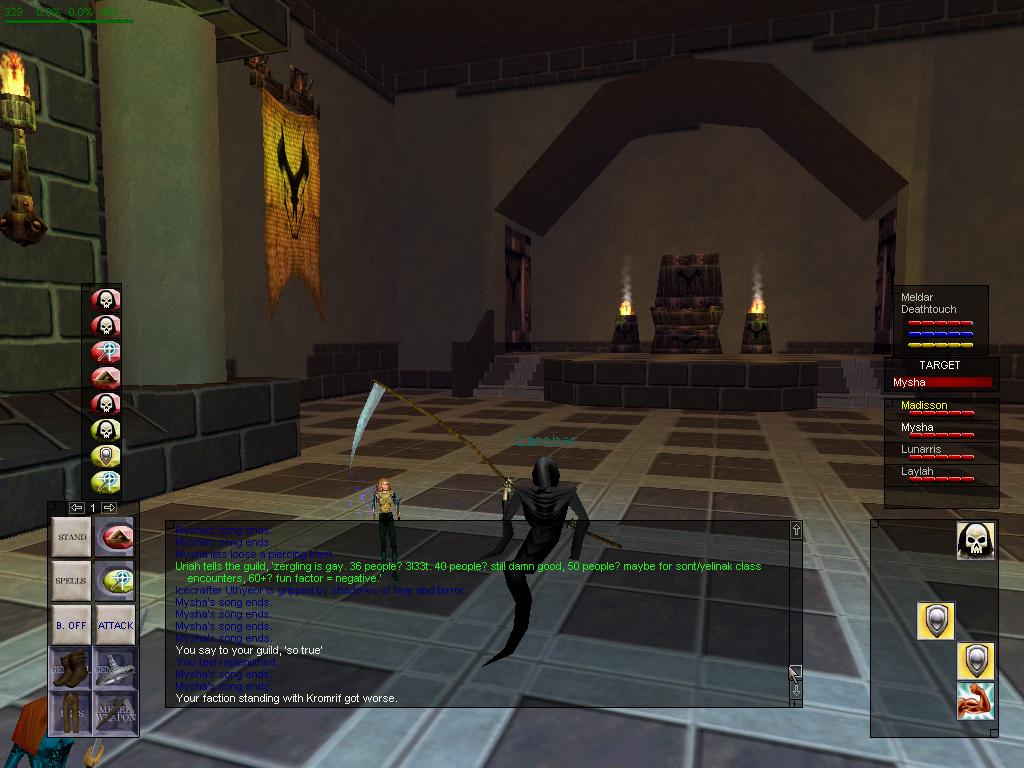
Task: Go to the previous hotbar page arrow
Action: (76, 508)
